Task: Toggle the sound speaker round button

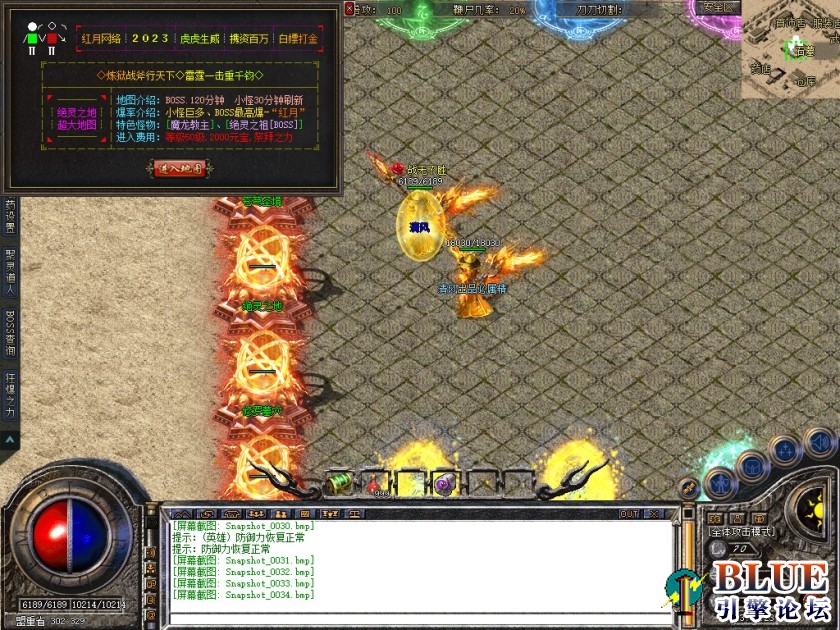Action: click(x=820, y=441)
